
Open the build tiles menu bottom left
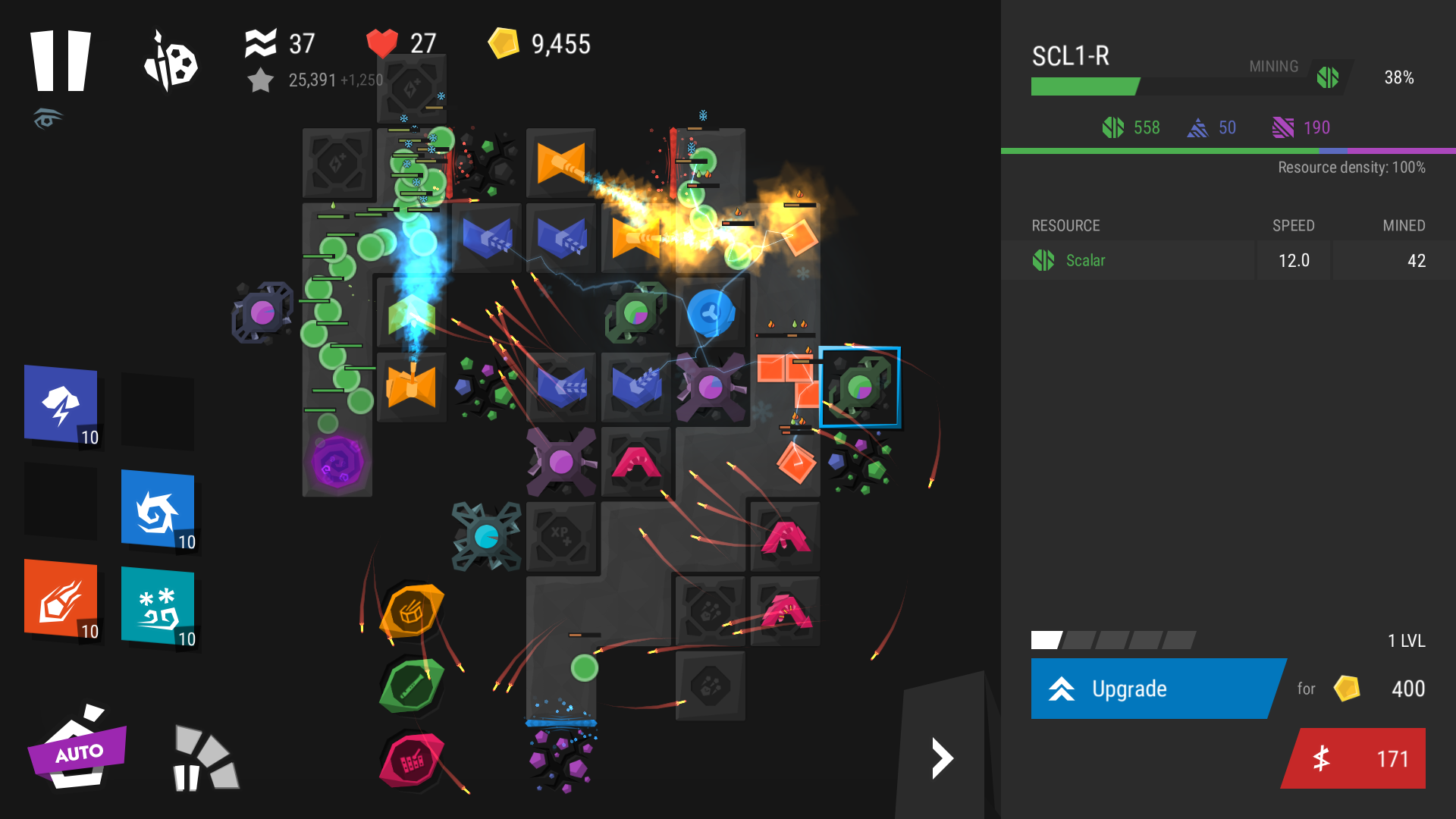tap(203, 758)
